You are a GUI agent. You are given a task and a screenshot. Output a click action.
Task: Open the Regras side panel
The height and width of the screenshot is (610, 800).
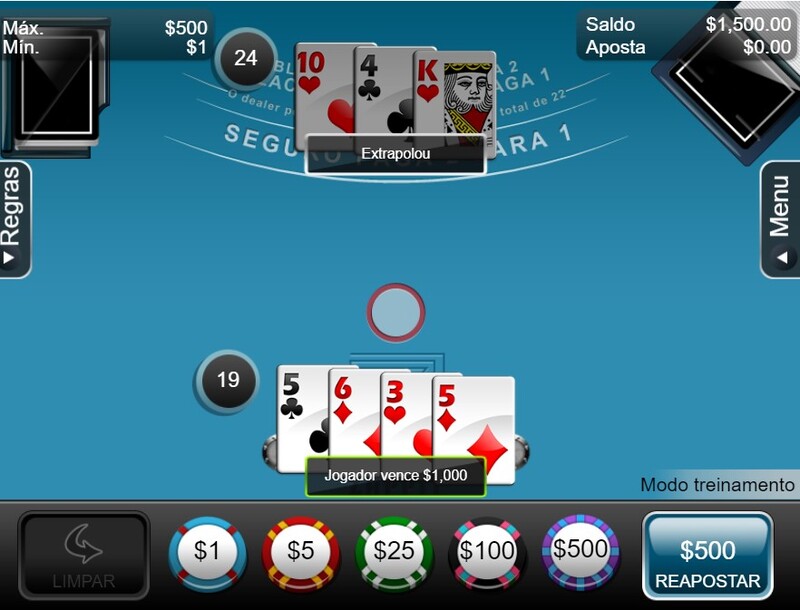pos(14,219)
